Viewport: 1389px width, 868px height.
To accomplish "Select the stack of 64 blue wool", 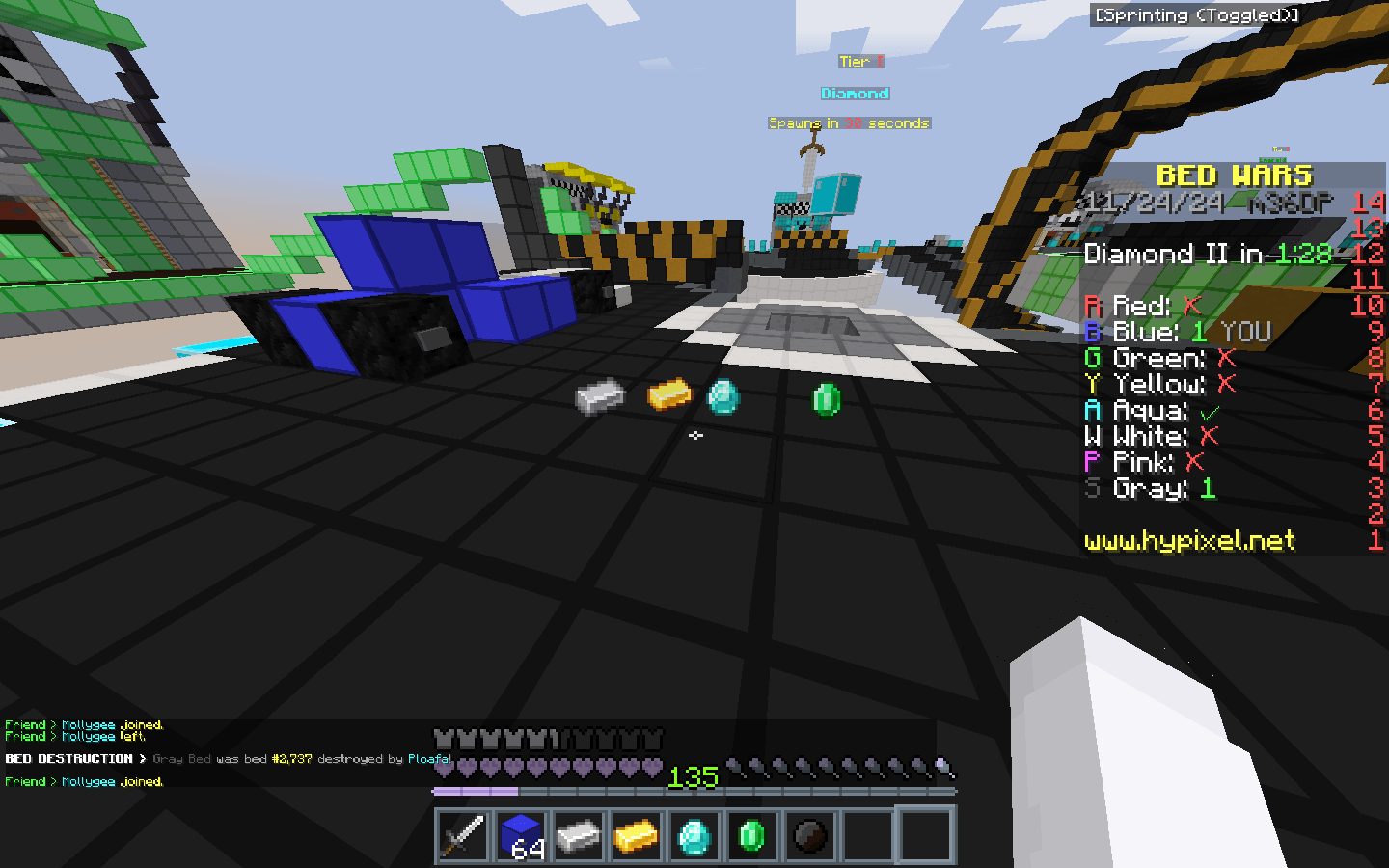I will (519, 835).
